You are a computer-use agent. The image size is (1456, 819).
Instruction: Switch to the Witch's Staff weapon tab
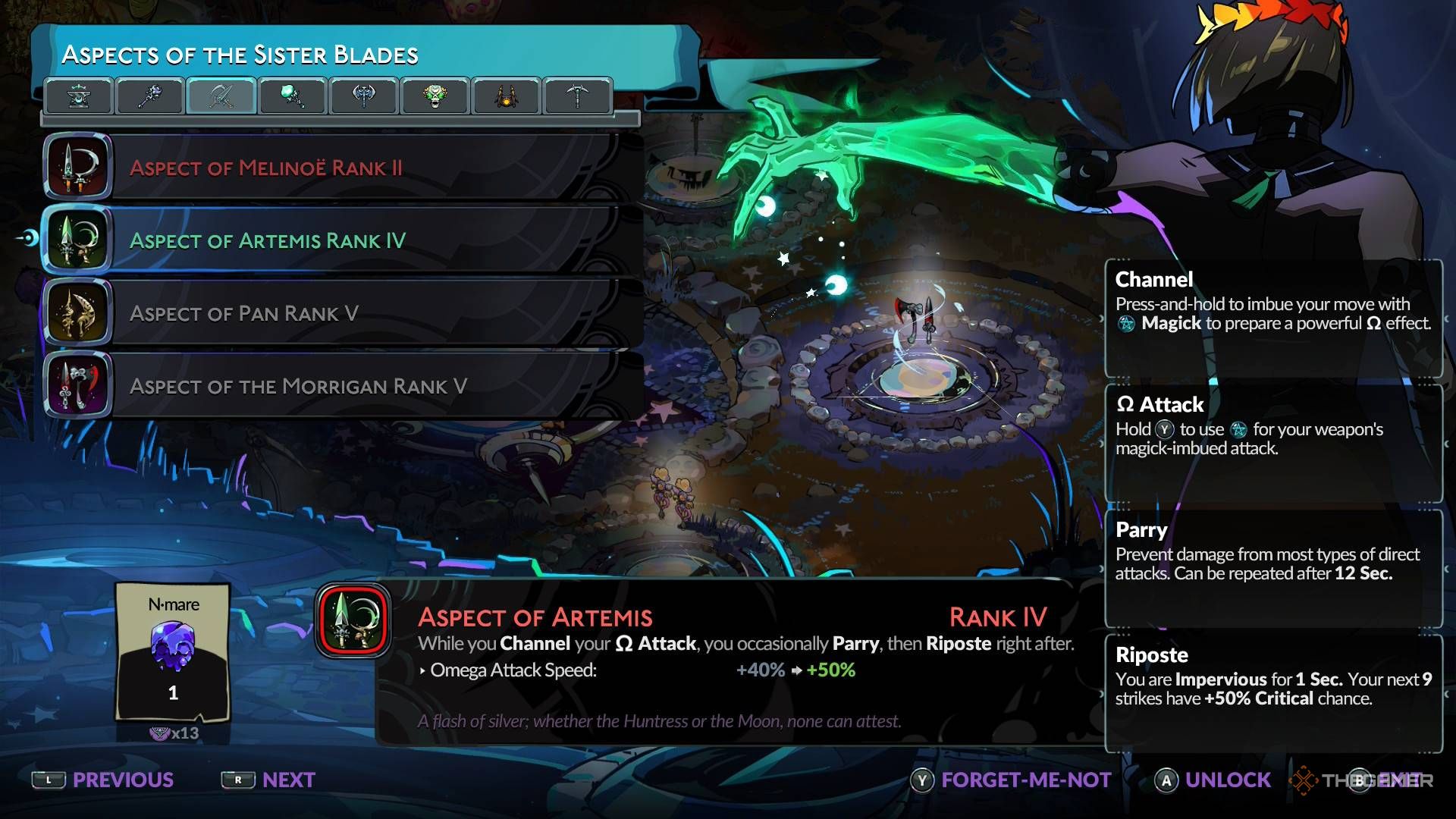pyautogui.click(x=149, y=96)
